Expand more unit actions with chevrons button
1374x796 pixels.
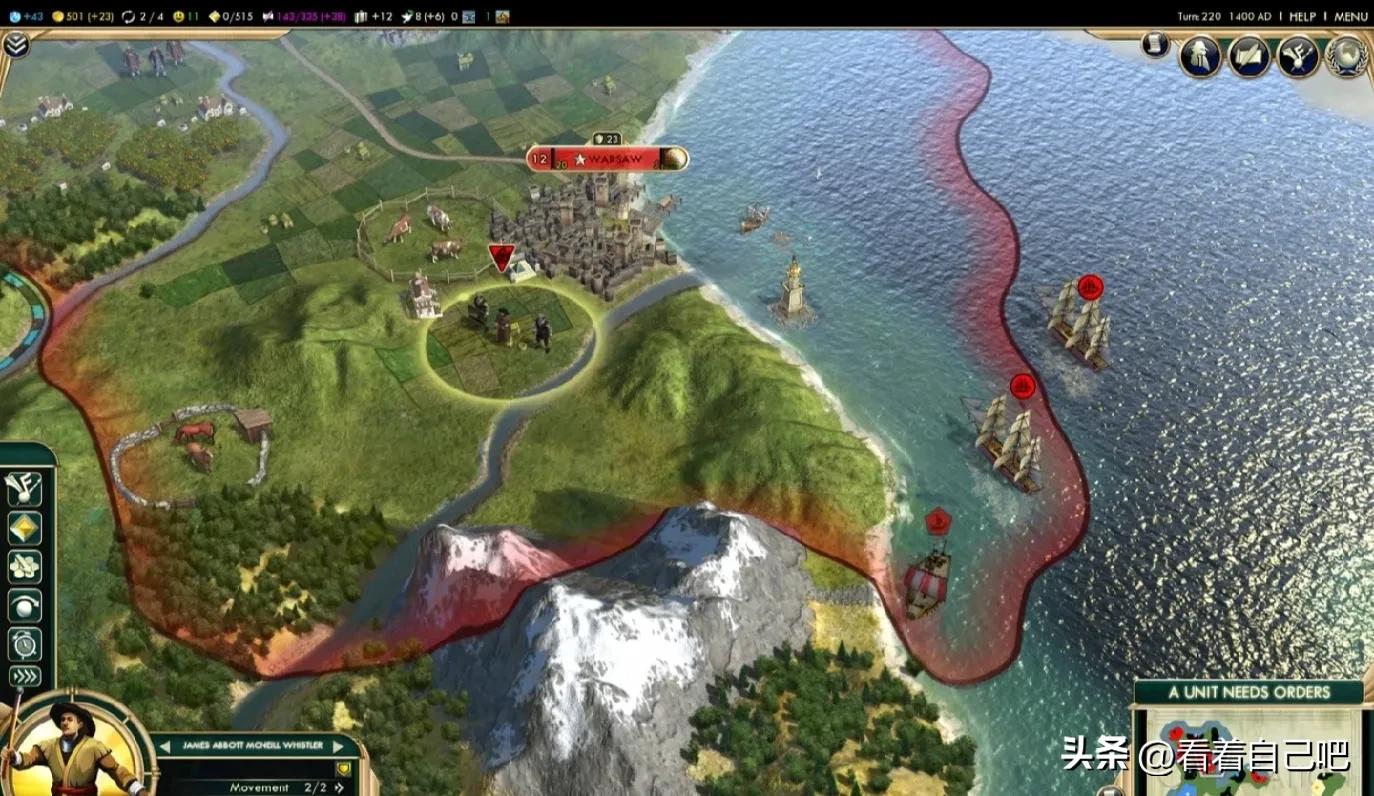tap(23, 676)
